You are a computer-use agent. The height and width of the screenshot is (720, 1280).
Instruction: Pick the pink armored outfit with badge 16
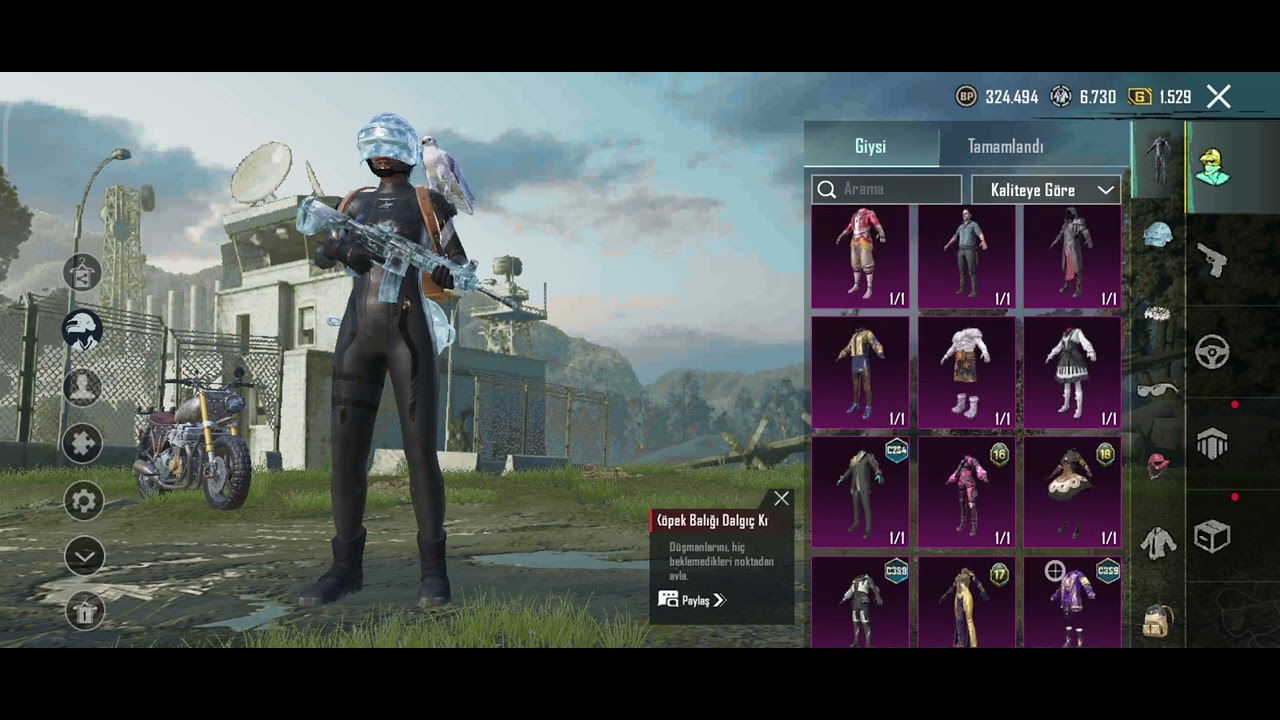(x=966, y=492)
